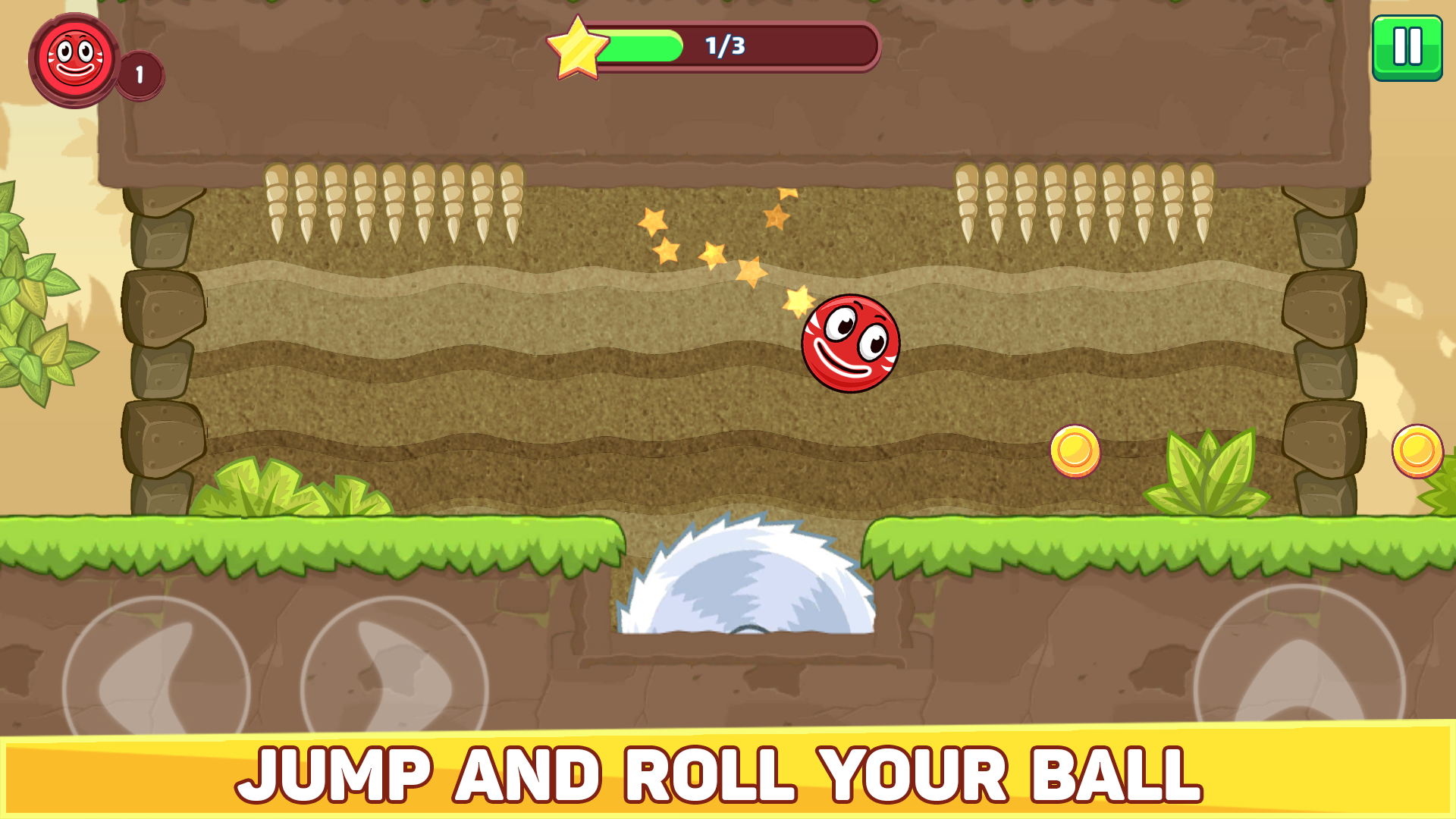Screen dimensions: 1456x819
Task: Click the JUMP AND ROLL YOUR BALL banner
Action: [728, 773]
